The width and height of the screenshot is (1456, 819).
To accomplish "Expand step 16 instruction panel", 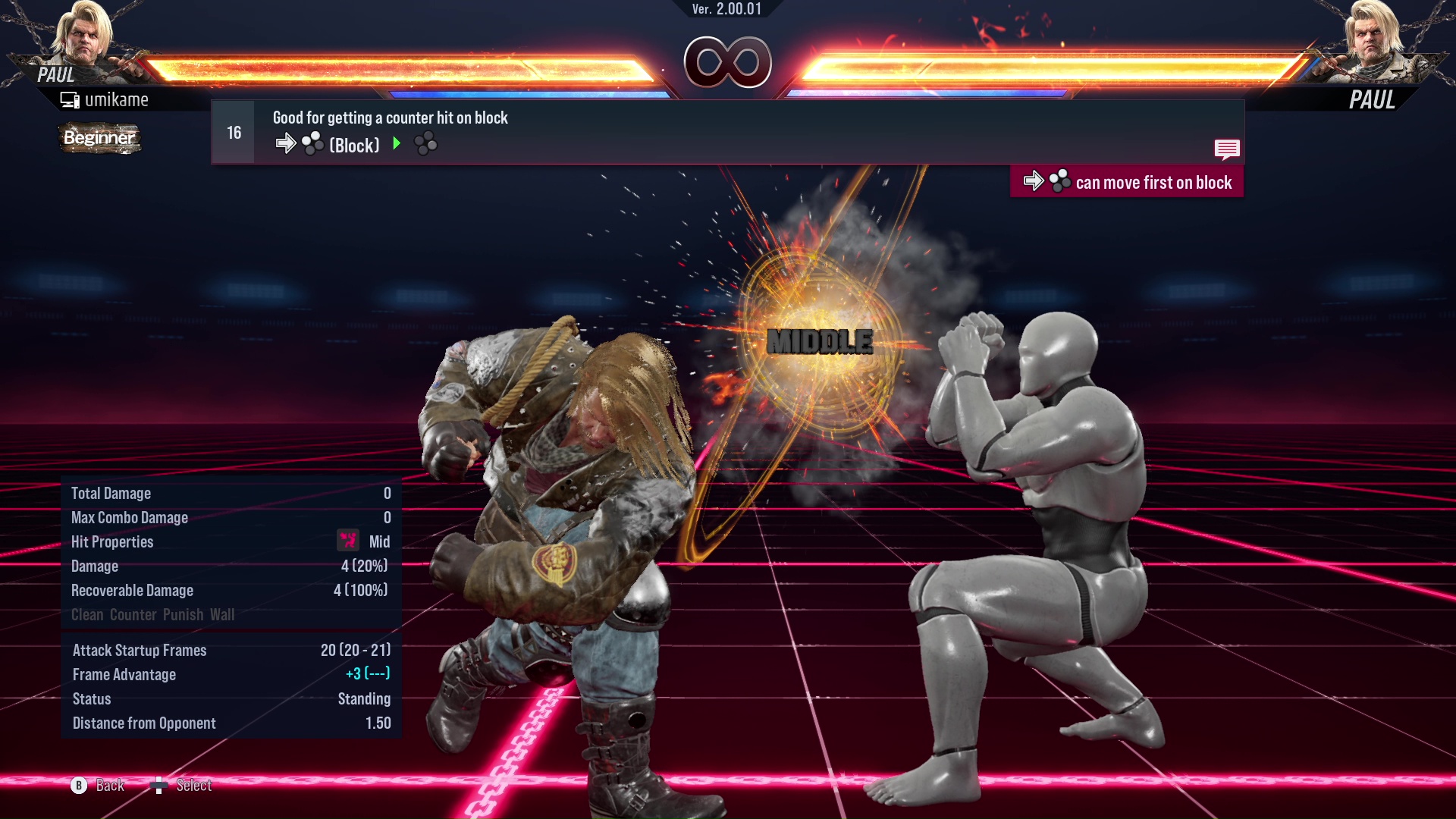I will tap(233, 131).
